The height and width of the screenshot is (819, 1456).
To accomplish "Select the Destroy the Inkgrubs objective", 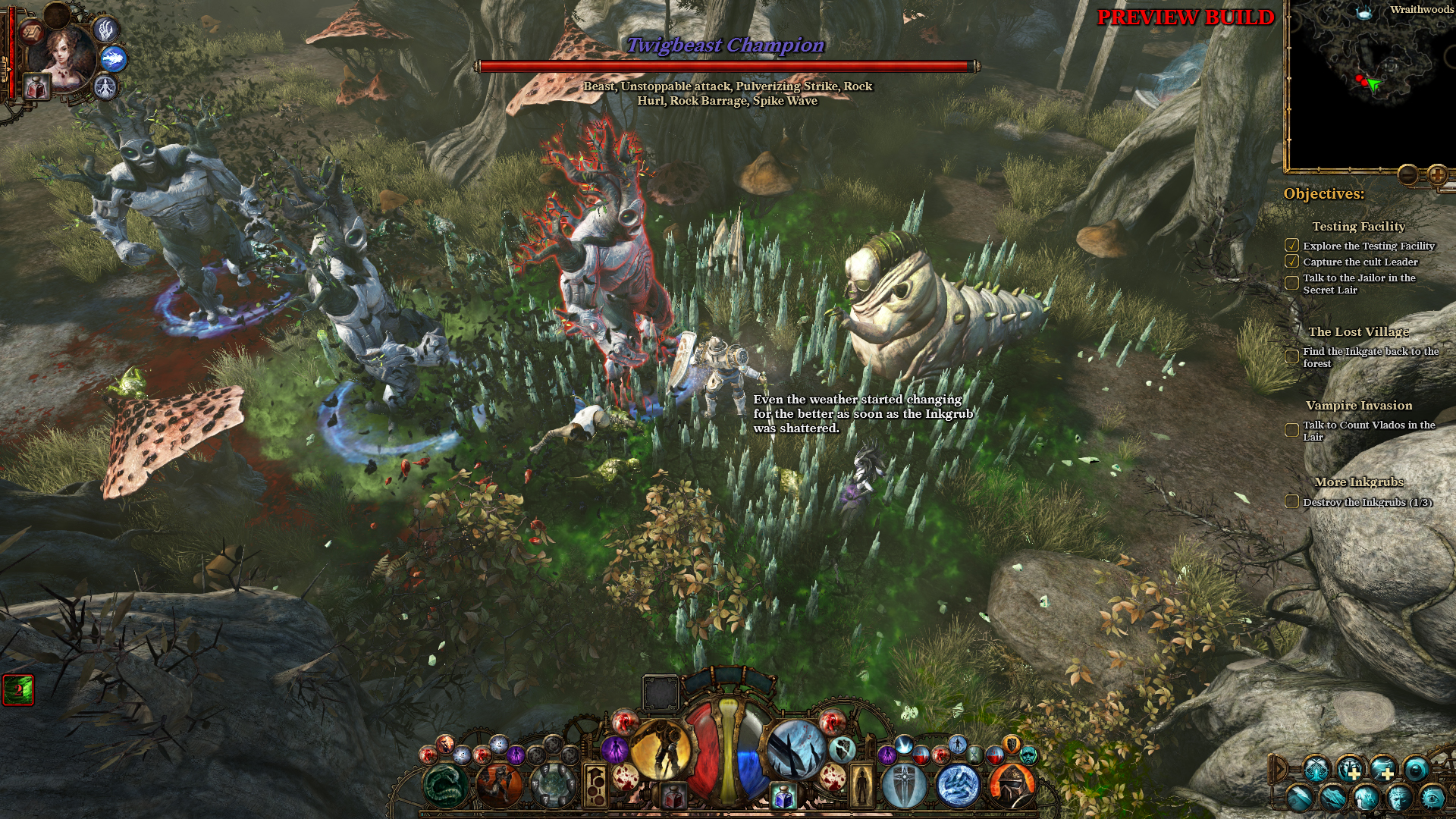I will [x=1367, y=502].
